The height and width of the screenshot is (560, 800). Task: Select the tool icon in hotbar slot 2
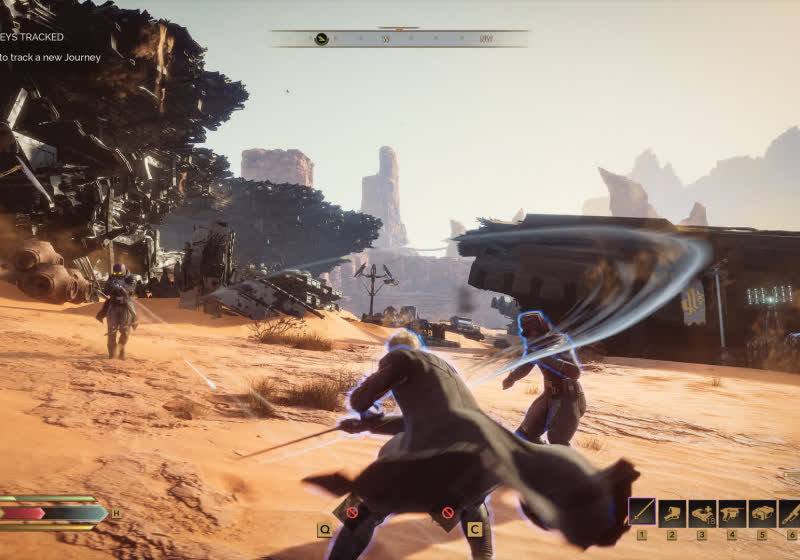[672, 513]
